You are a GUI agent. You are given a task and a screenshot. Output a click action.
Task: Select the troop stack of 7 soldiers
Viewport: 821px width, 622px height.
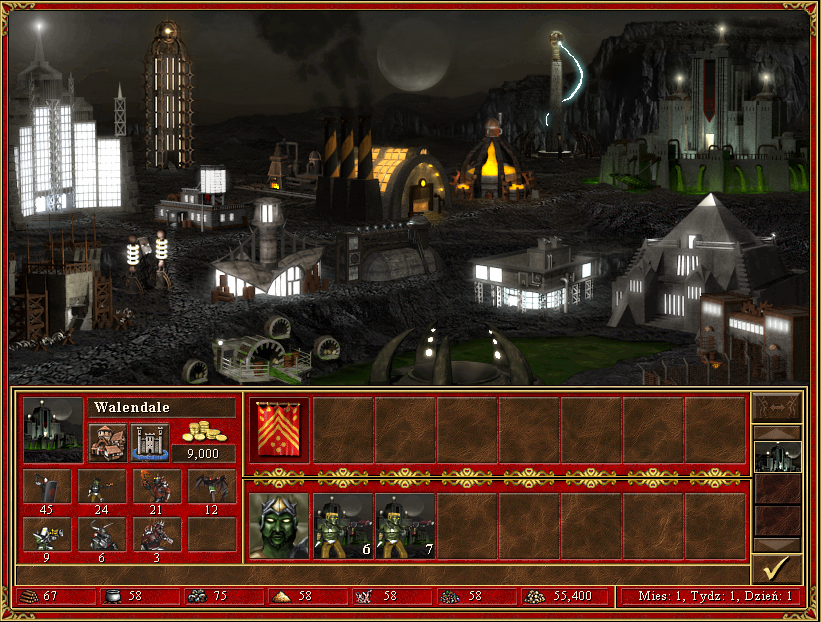coord(405,526)
